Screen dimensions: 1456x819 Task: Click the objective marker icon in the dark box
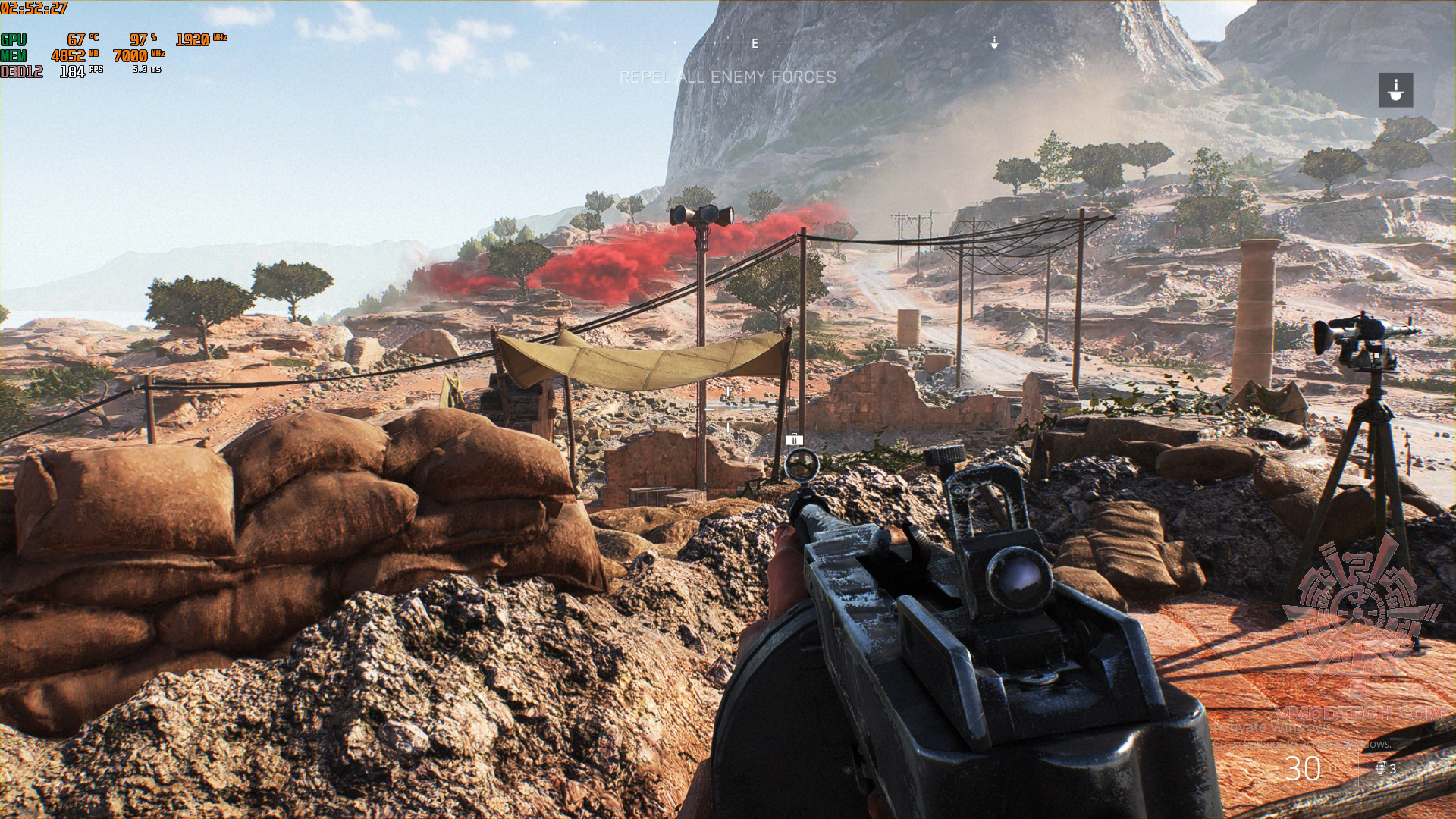pos(1395,89)
